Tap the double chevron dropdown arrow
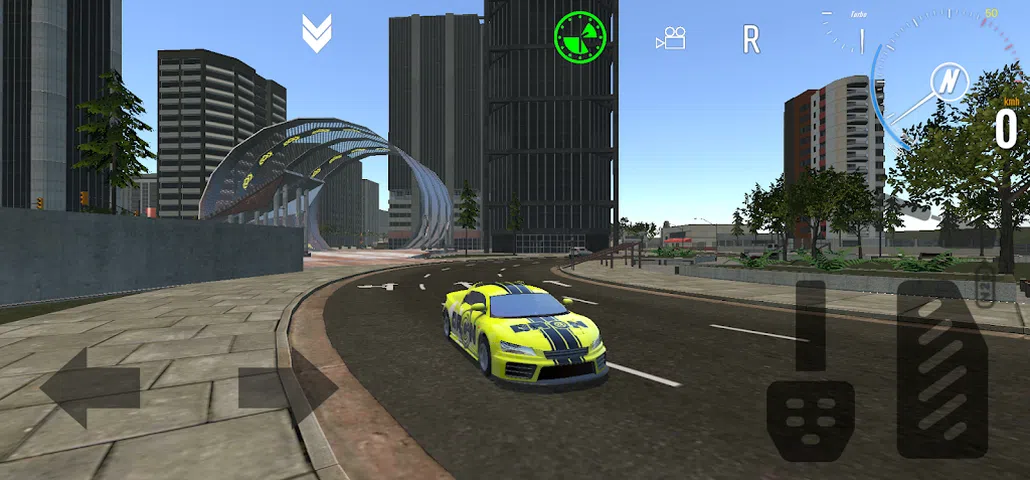Screen dimensions: 1030x480 point(316,34)
